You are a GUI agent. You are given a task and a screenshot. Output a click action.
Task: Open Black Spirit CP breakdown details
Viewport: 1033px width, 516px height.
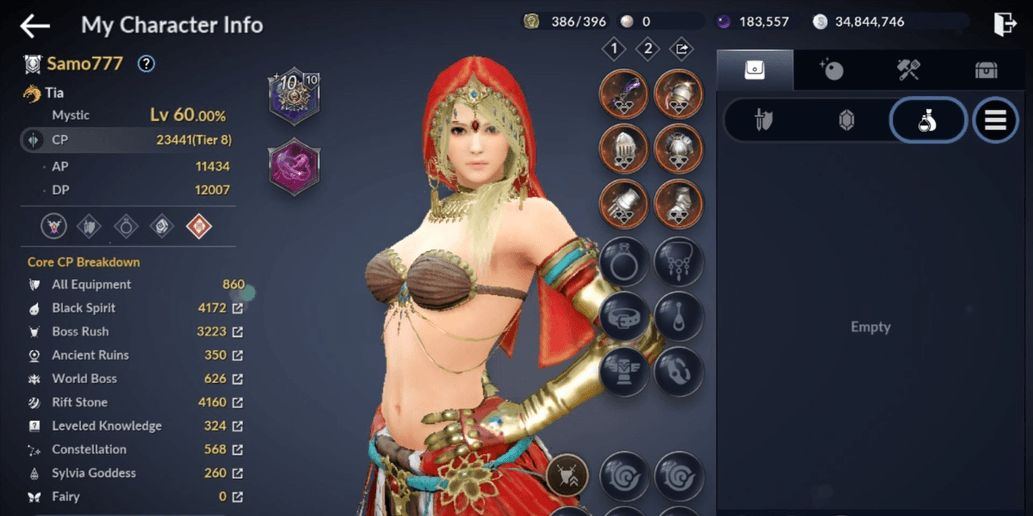tap(238, 308)
